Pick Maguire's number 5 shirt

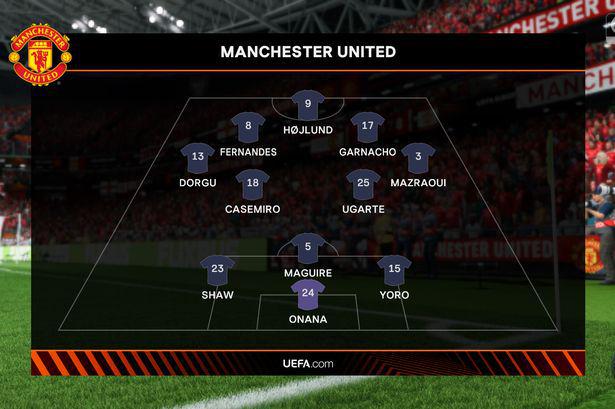click(308, 247)
